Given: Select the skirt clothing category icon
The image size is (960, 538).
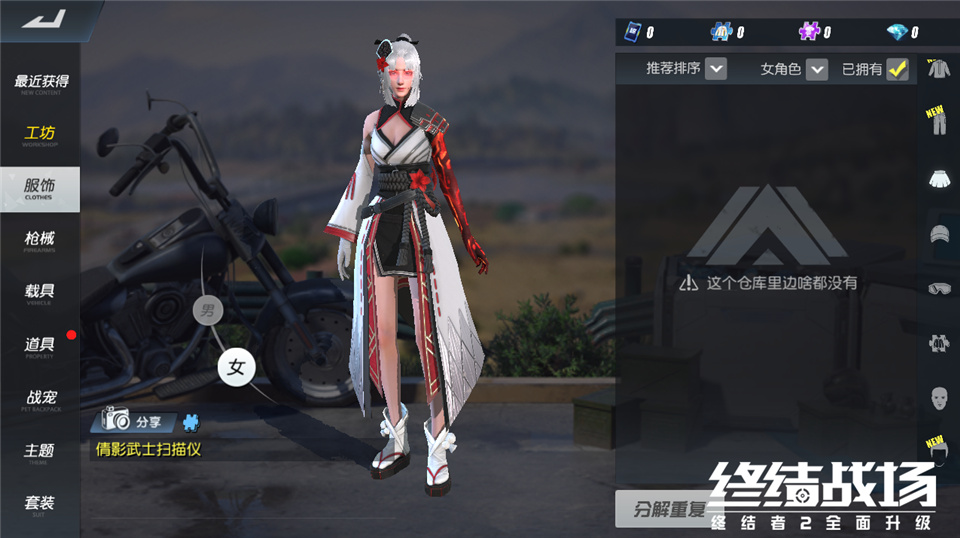Looking at the screenshot, I should (x=938, y=178).
